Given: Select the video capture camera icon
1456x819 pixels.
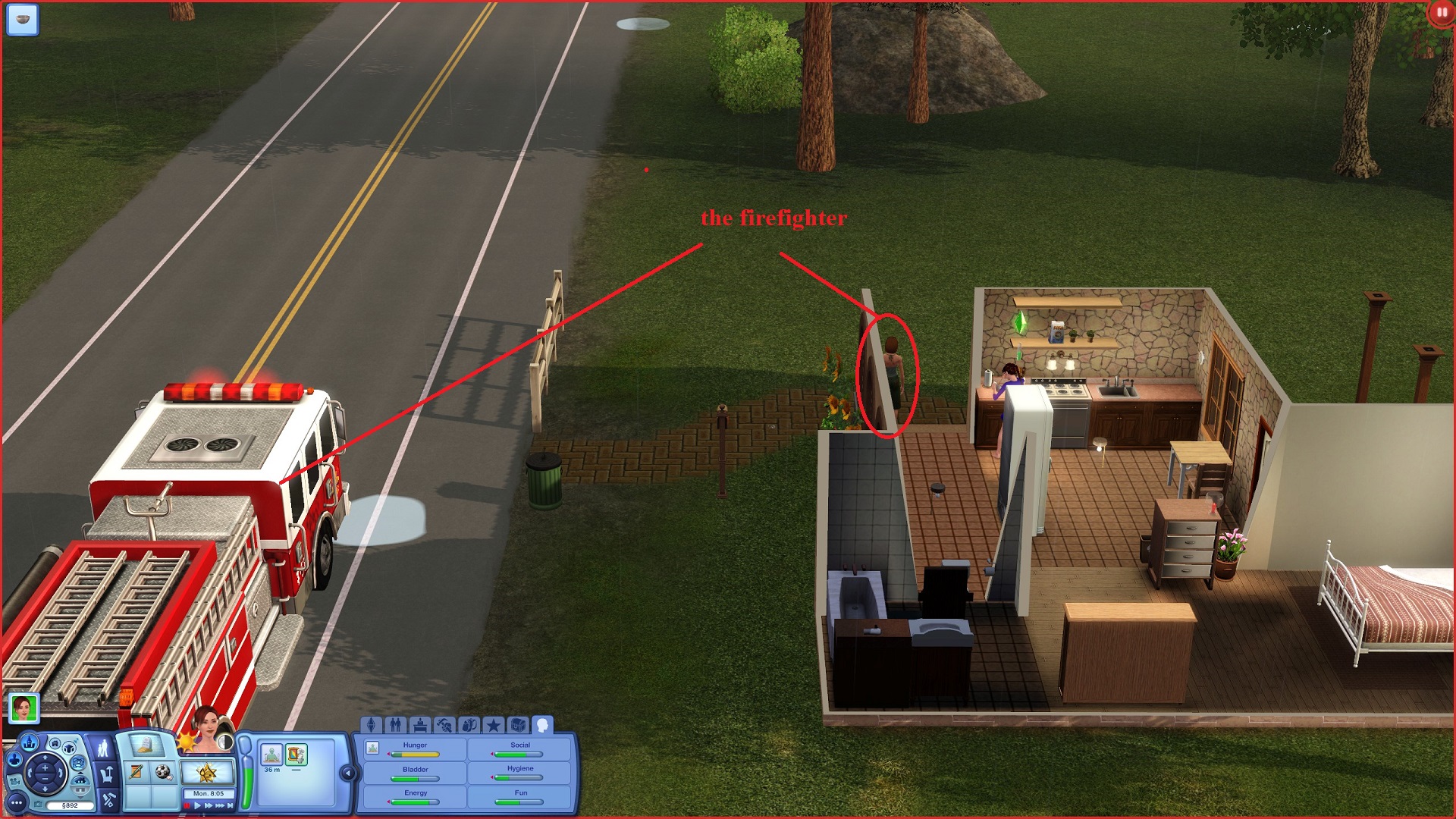Looking at the screenshot, I should click(x=16, y=783).
